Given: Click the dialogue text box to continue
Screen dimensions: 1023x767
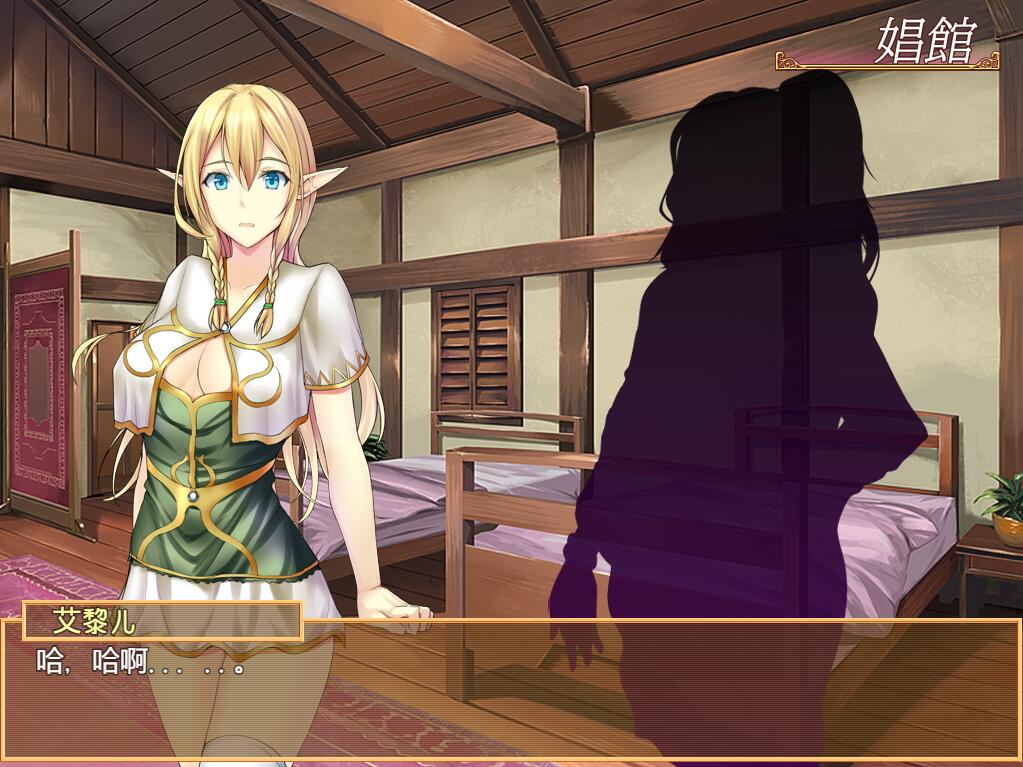Looking at the screenshot, I should tap(510, 690).
